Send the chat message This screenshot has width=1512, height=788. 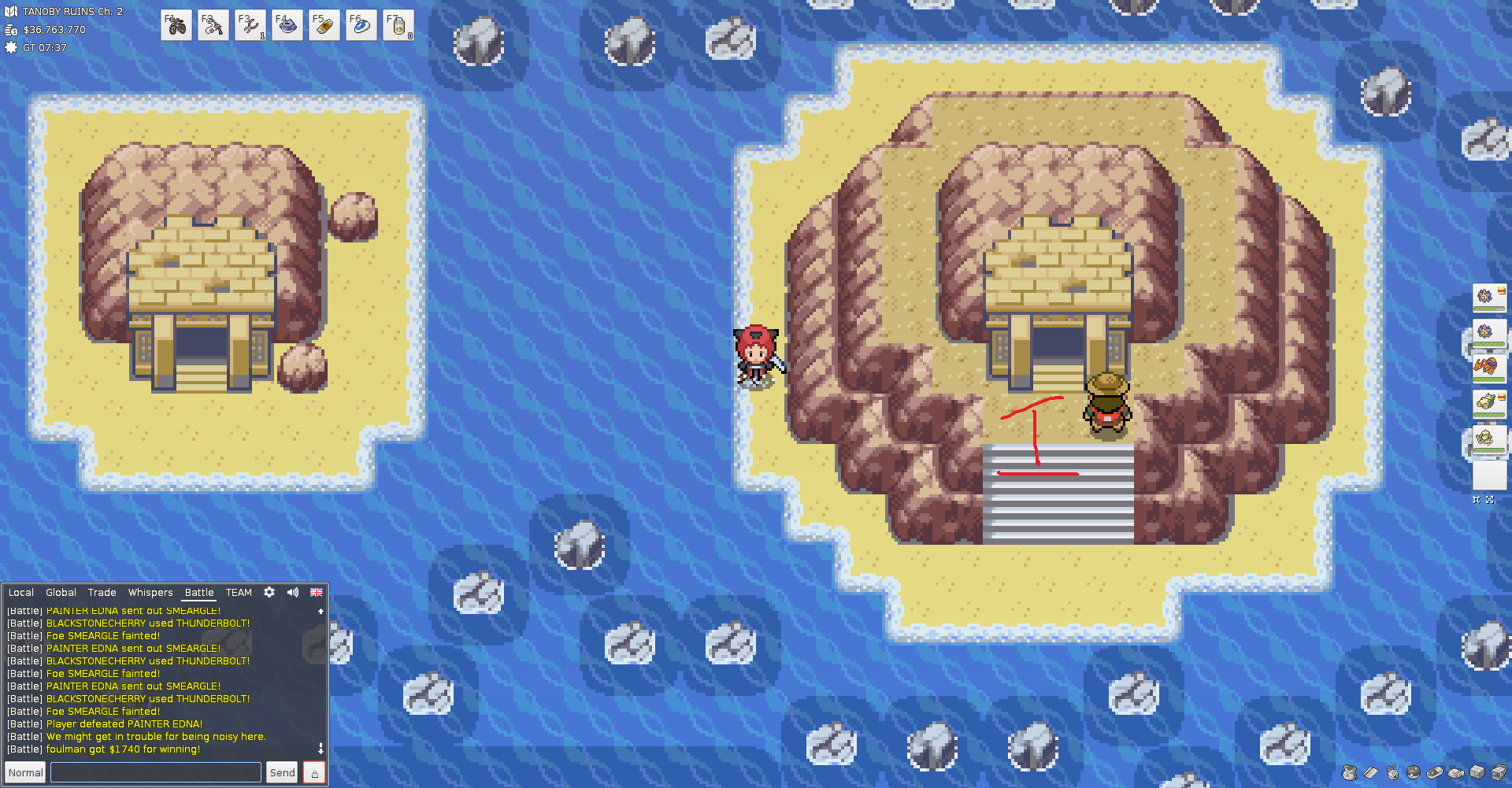(282, 772)
